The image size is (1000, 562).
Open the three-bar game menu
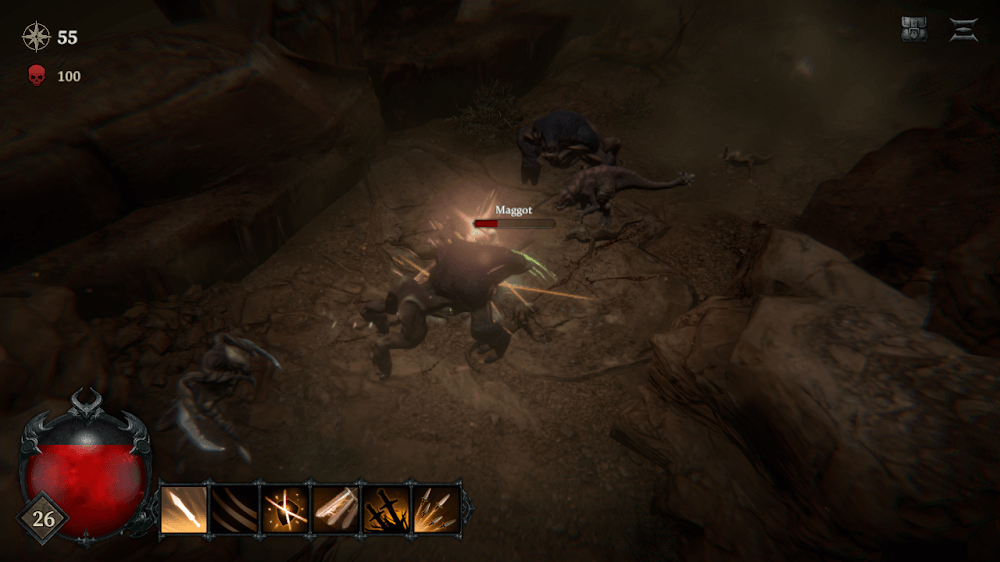964,30
